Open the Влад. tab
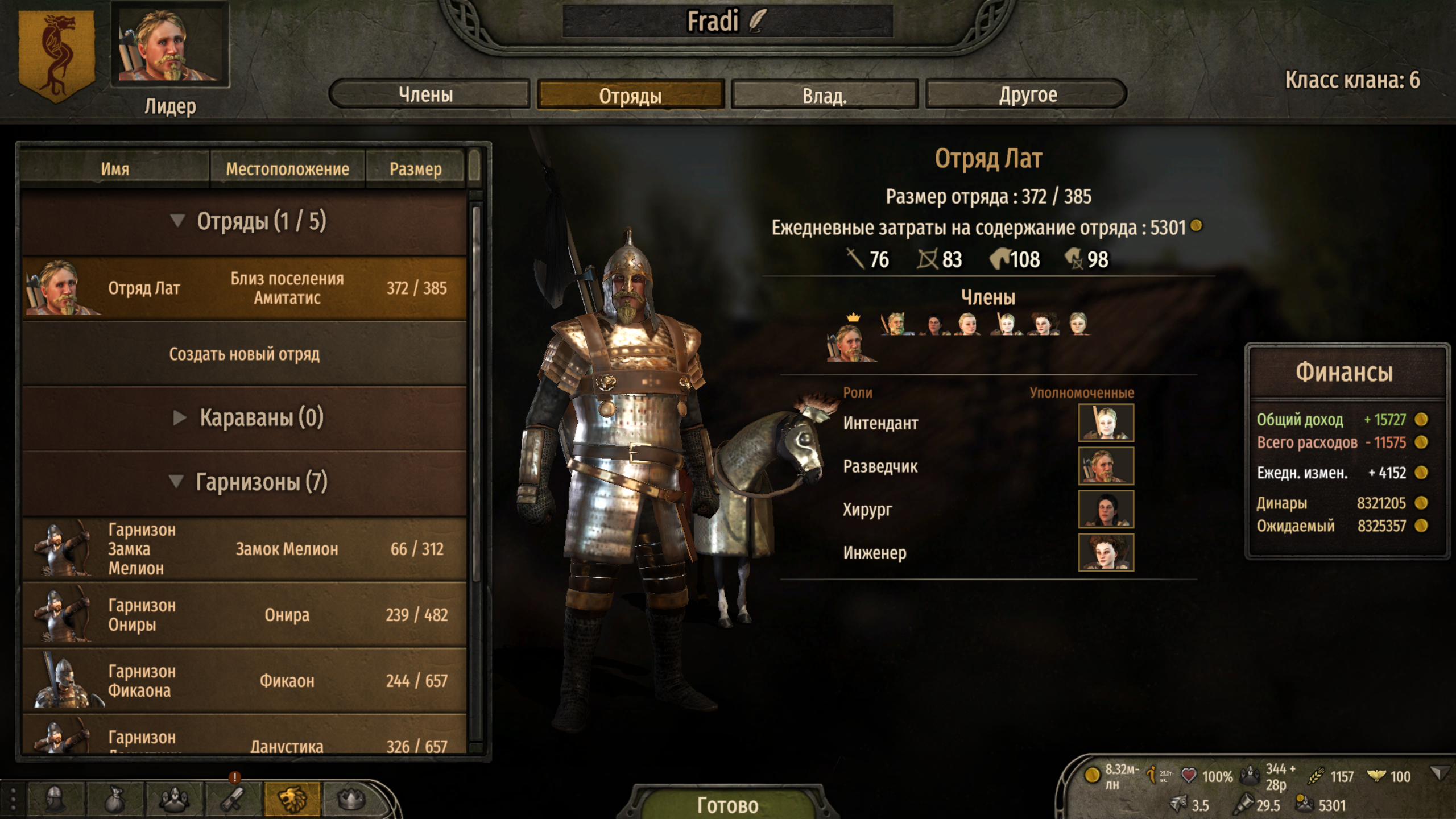Image resolution: width=1456 pixels, height=819 pixels. click(x=824, y=95)
